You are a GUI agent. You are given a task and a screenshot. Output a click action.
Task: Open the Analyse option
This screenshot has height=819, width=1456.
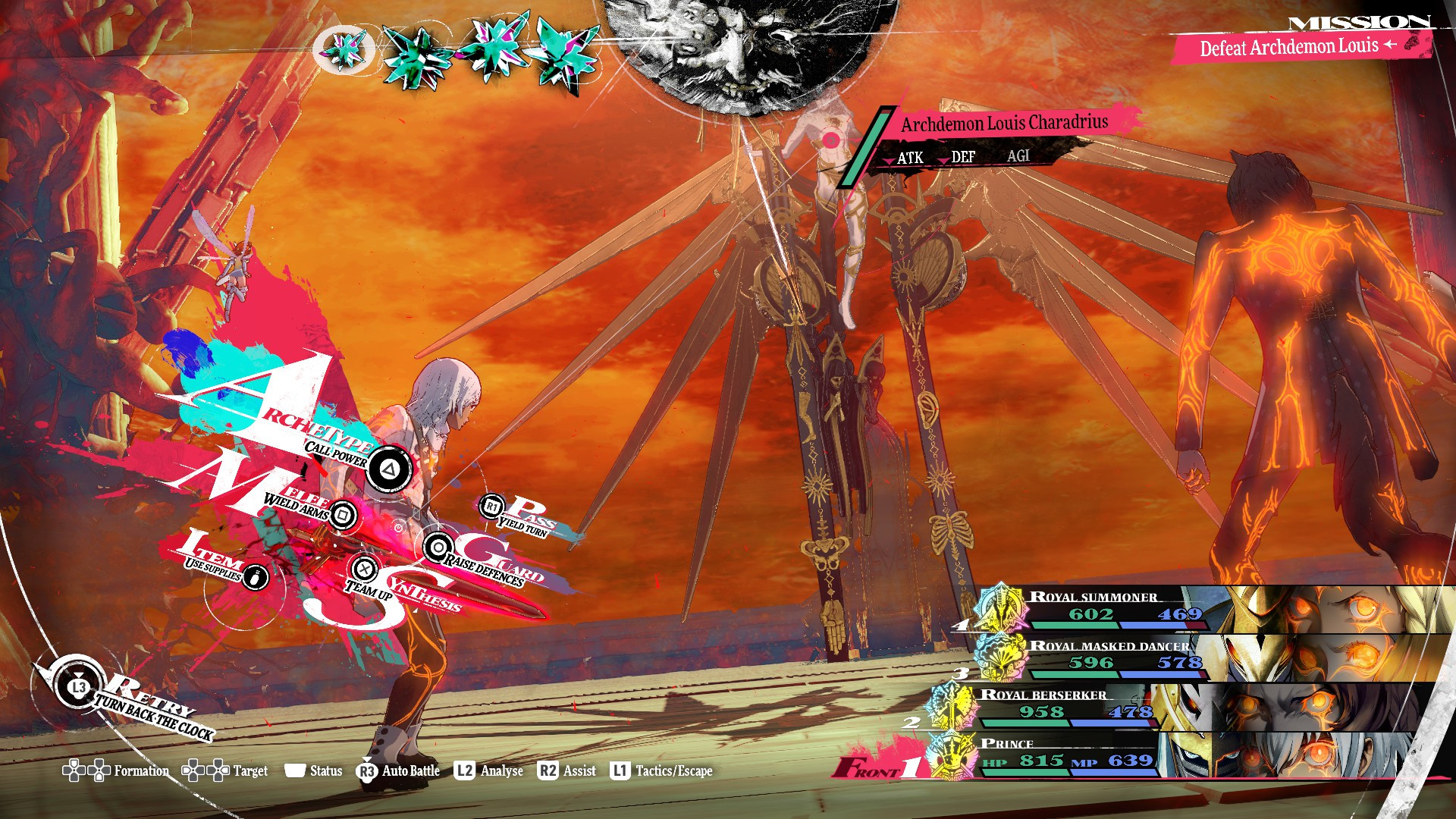click(489, 771)
